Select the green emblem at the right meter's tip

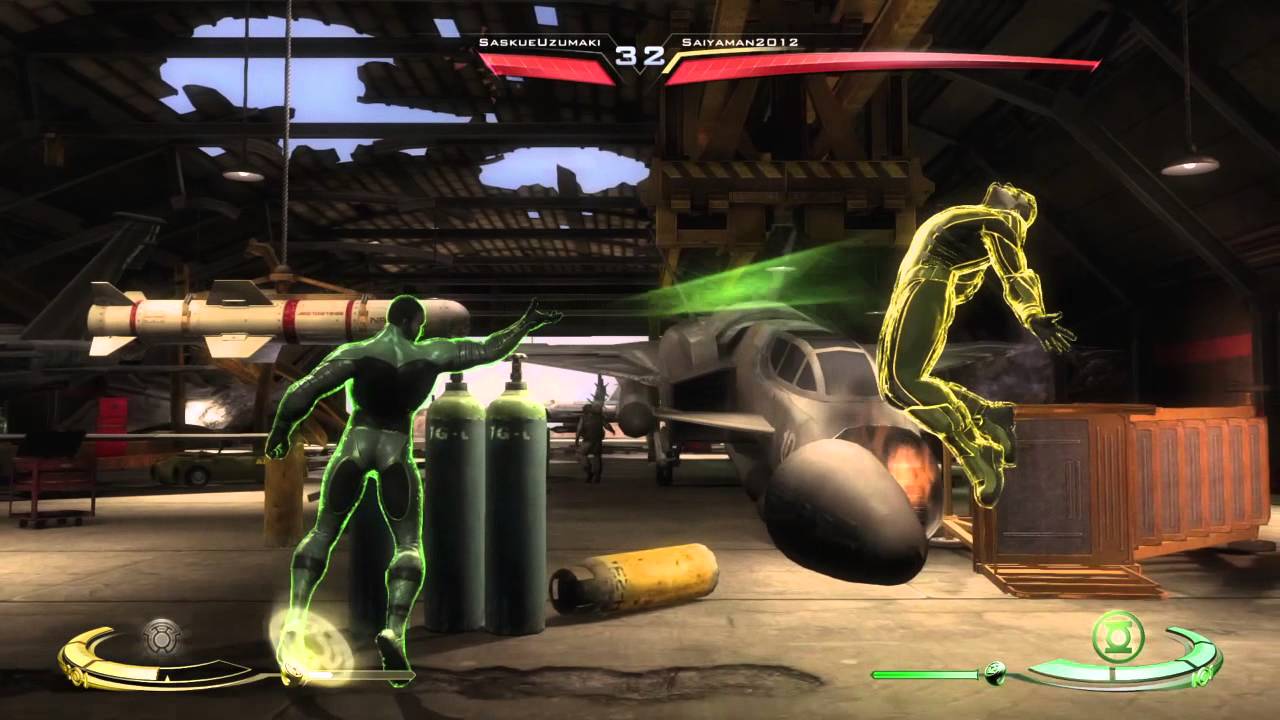[1203, 676]
